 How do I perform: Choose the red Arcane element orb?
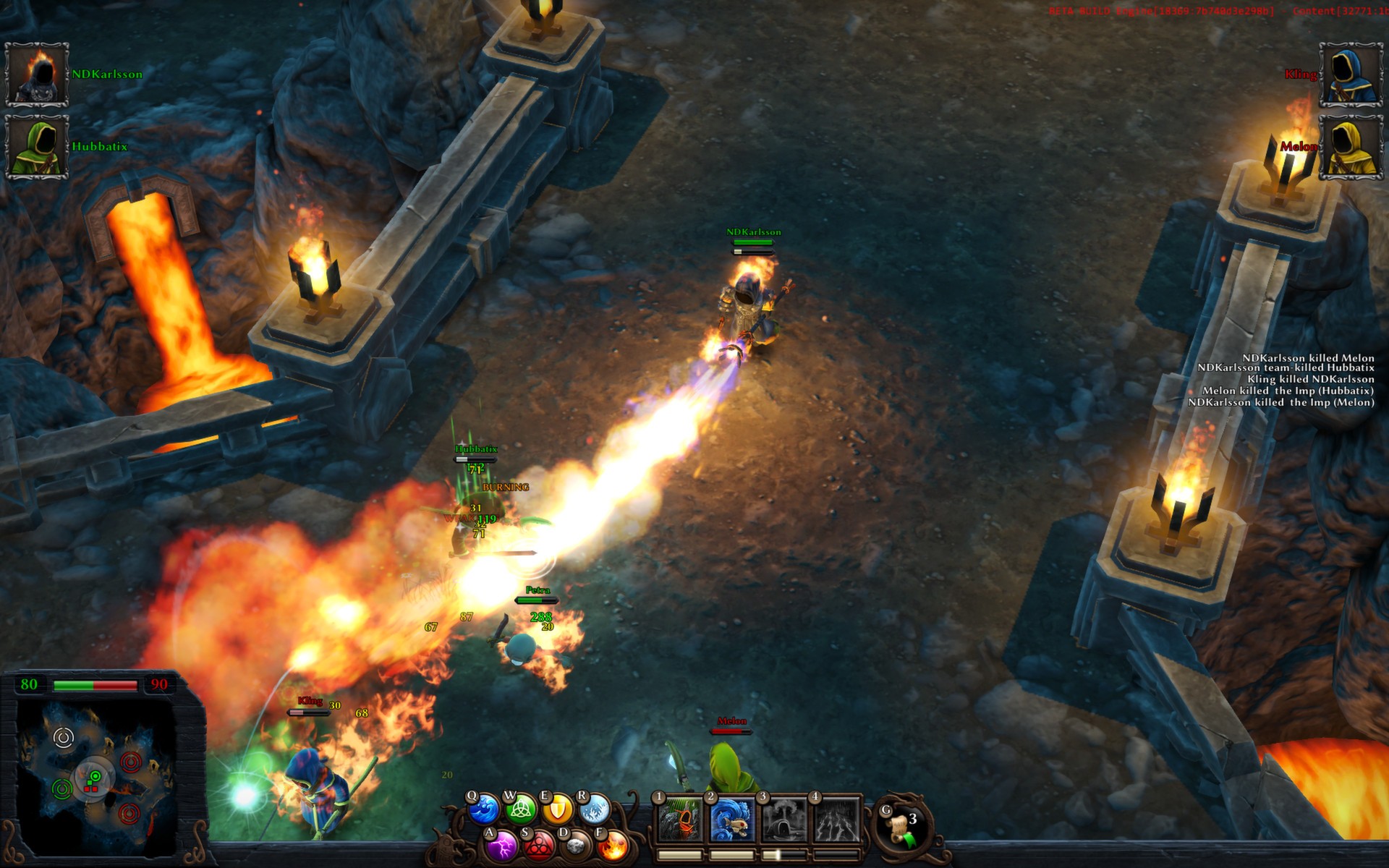[x=538, y=845]
